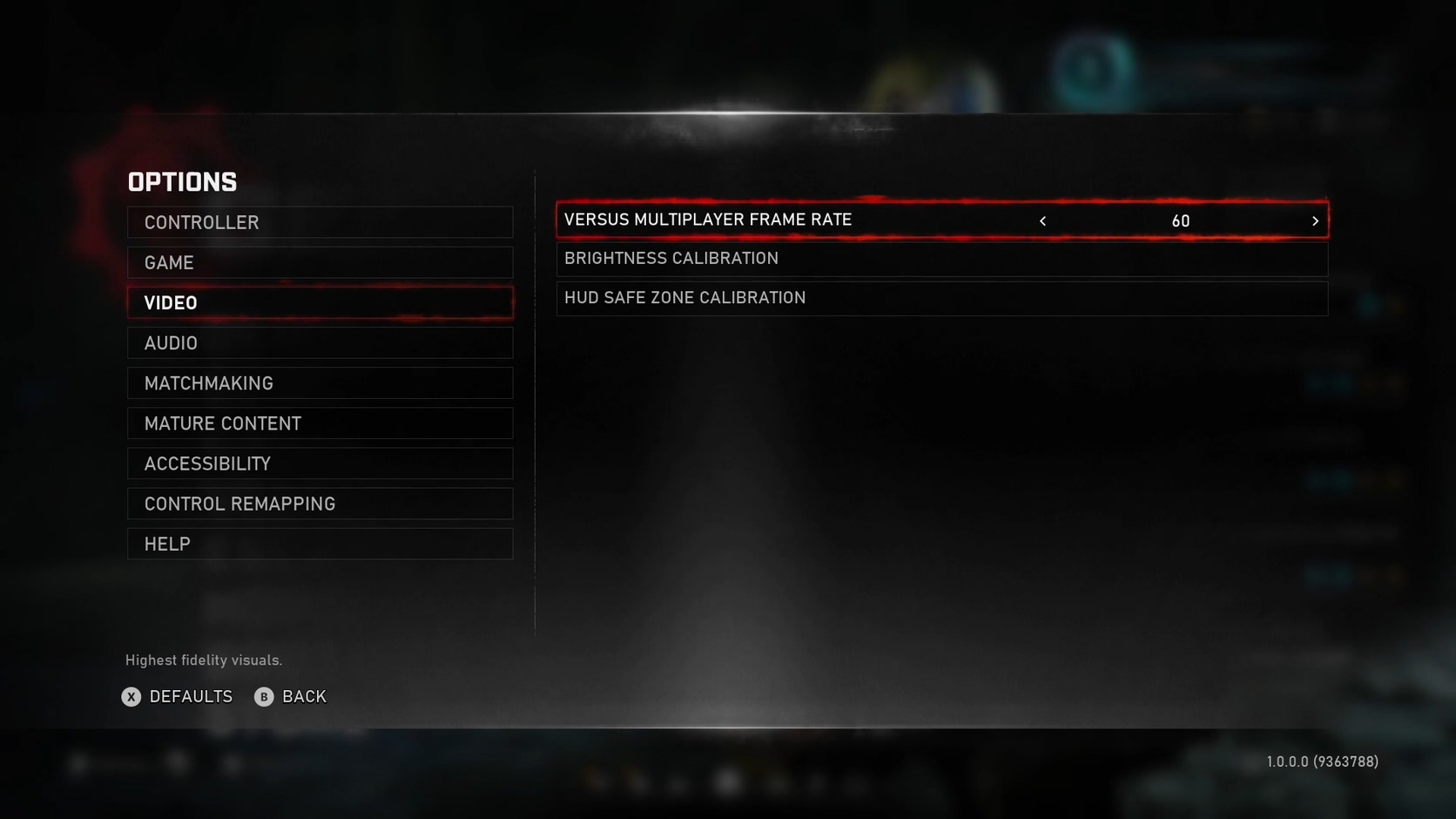1456x819 pixels.
Task: Select the 60 frame rate value field
Action: coord(1180,220)
